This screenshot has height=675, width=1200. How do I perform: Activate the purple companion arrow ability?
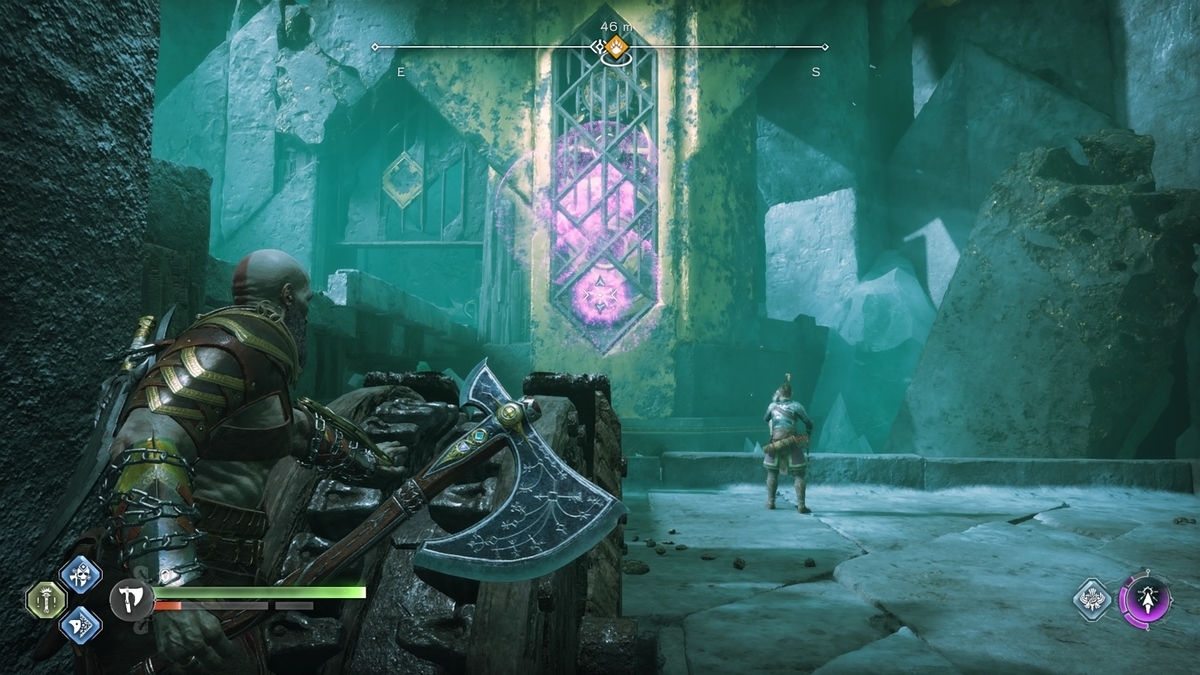pyautogui.click(x=1144, y=600)
